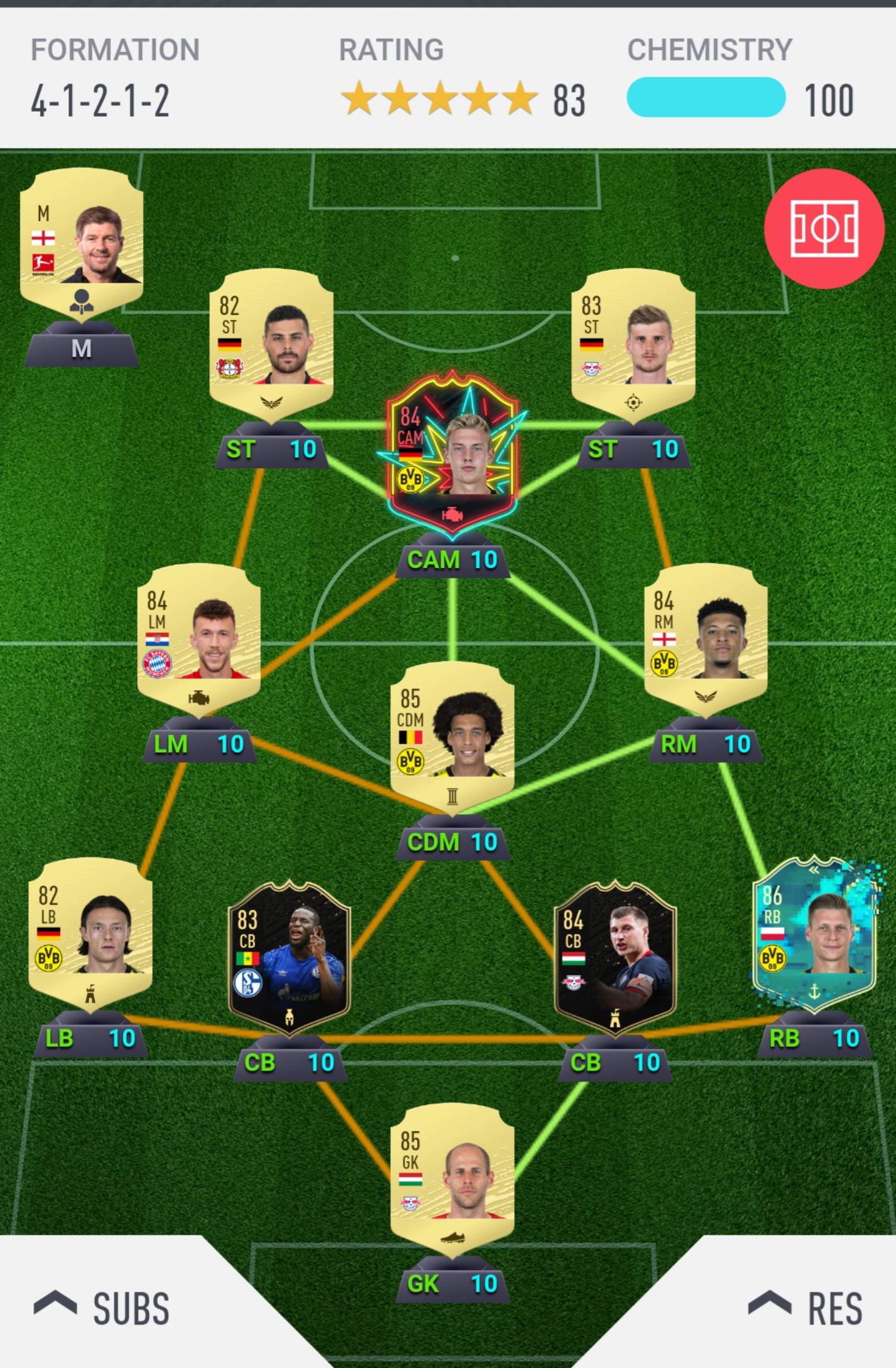Tap the red pitch view button
The width and height of the screenshot is (896, 1368).
tap(824, 227)
